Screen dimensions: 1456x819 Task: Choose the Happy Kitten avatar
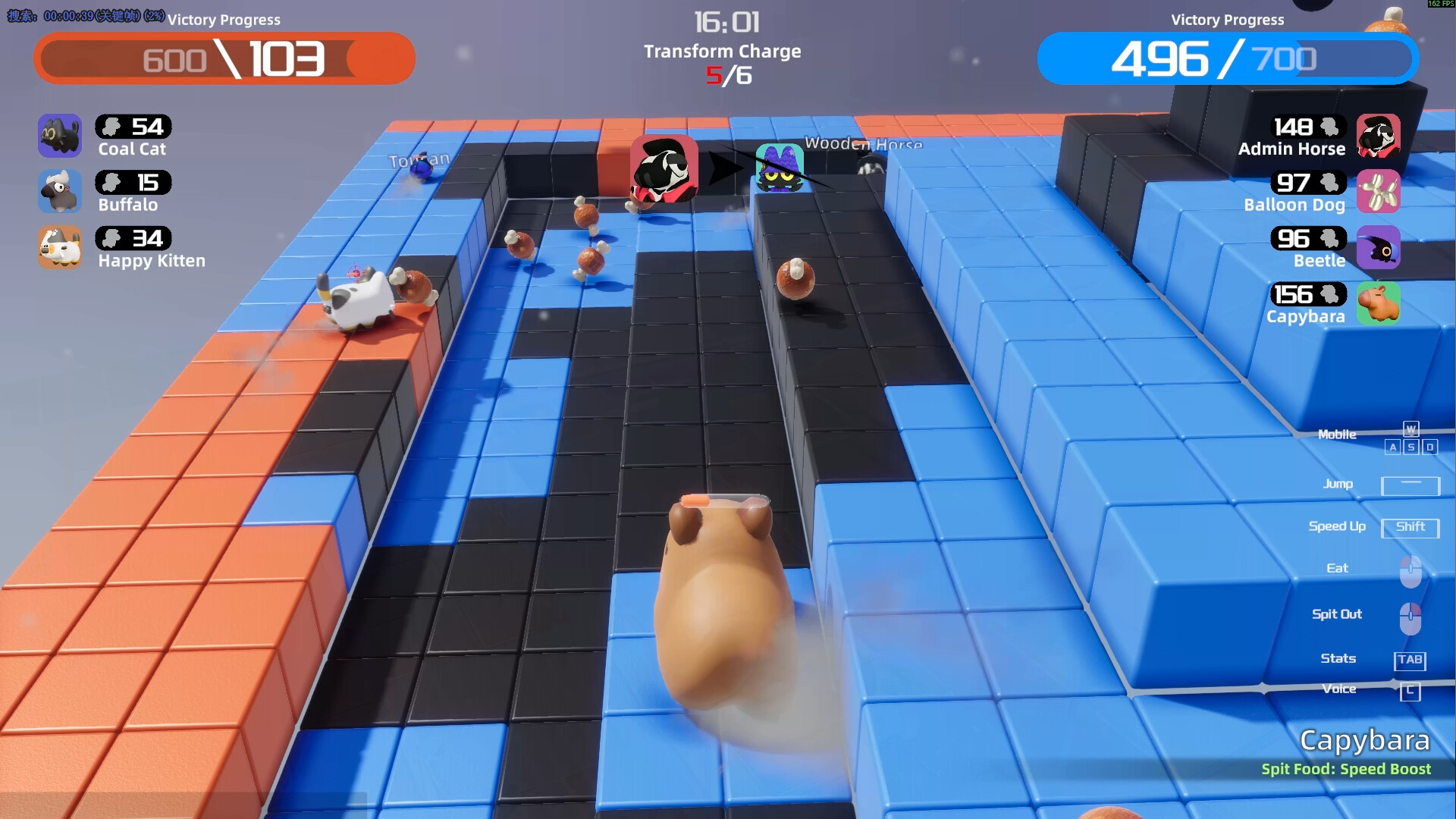[60, 248]
